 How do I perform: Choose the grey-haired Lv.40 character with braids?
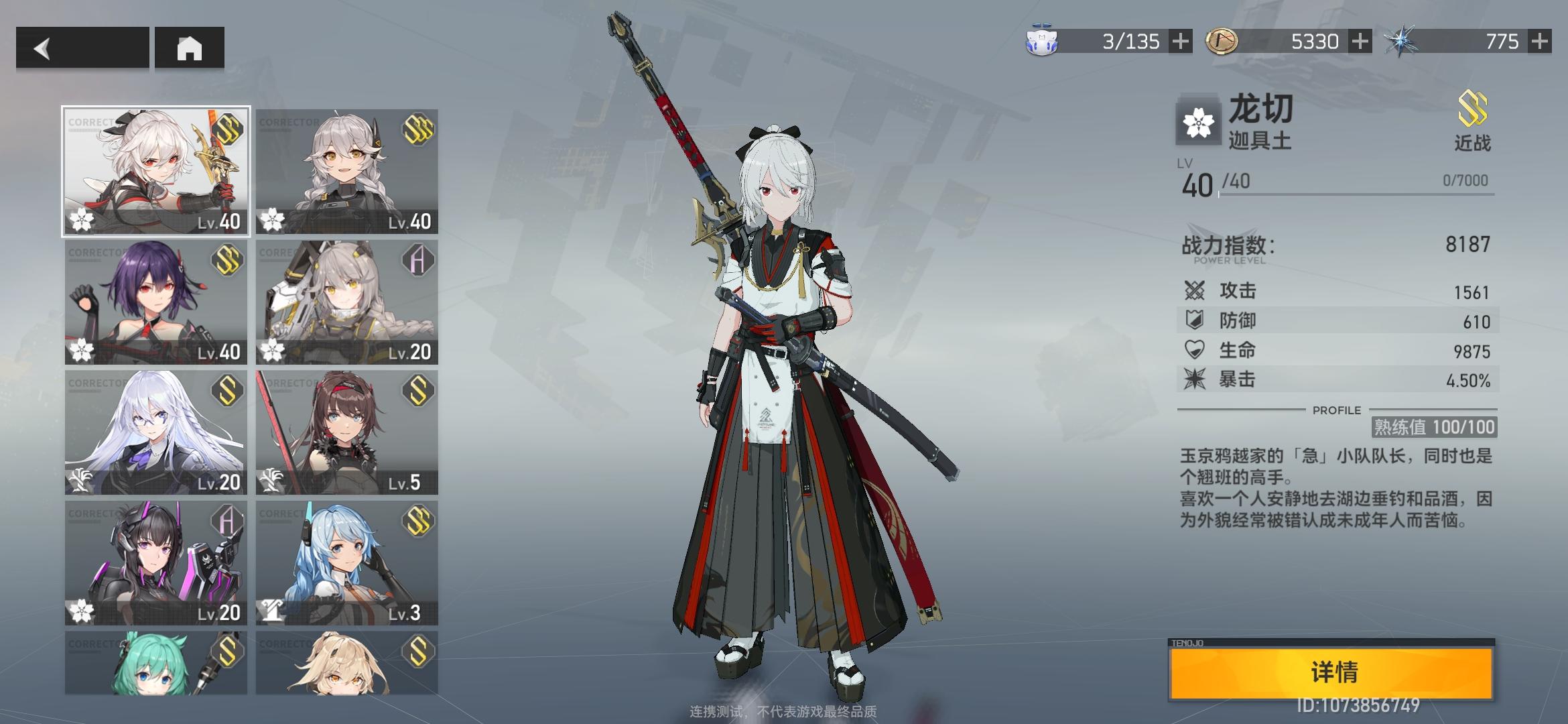(346, 172)
